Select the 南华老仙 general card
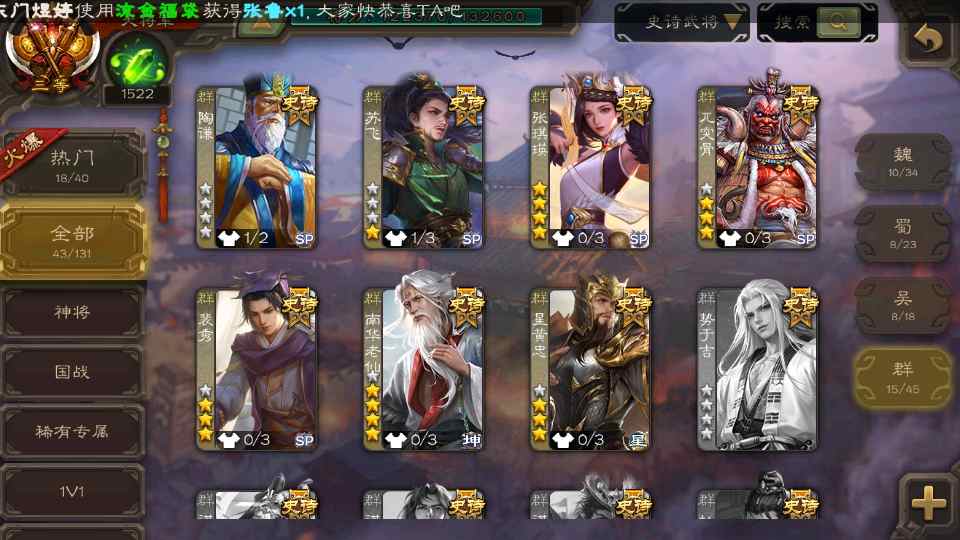 point(423,369)
